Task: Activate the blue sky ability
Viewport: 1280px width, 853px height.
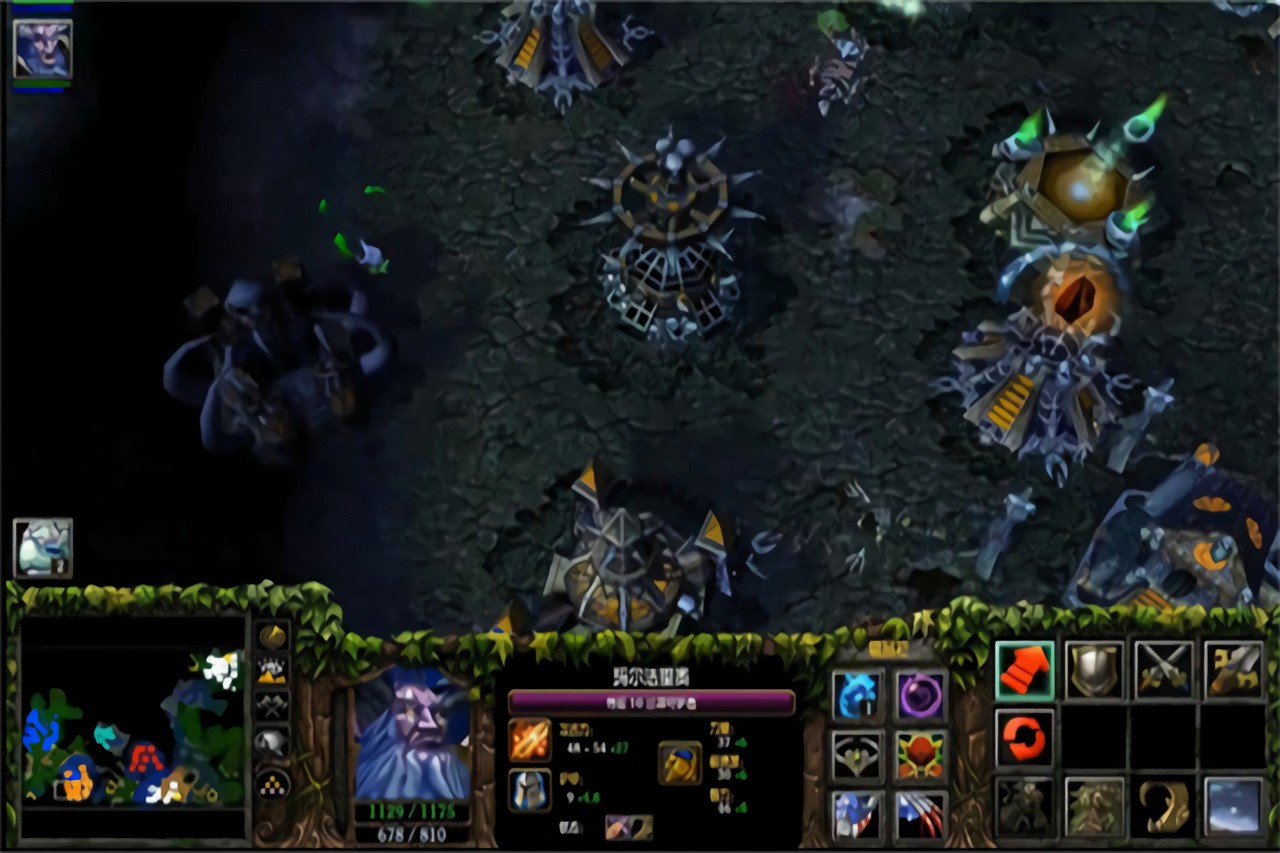Action: coord(1232,807)
